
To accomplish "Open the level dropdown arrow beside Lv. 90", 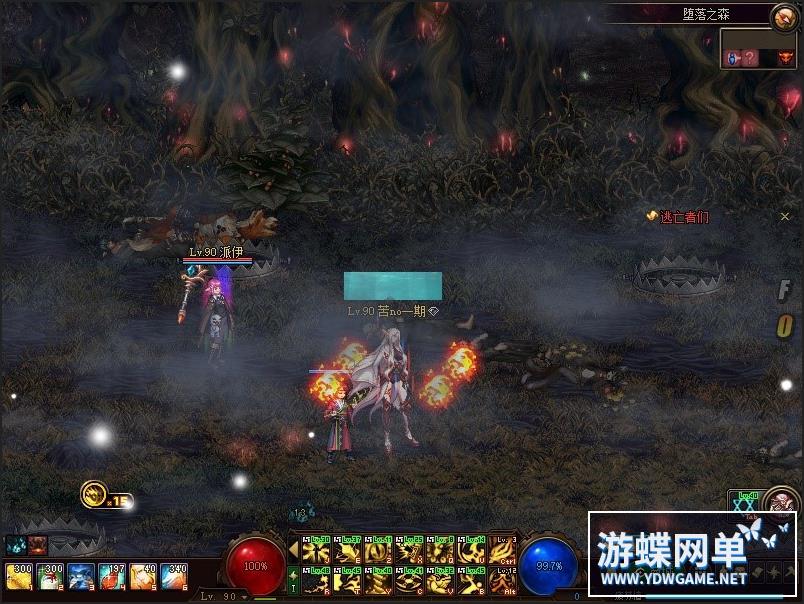I will point(246,596).
